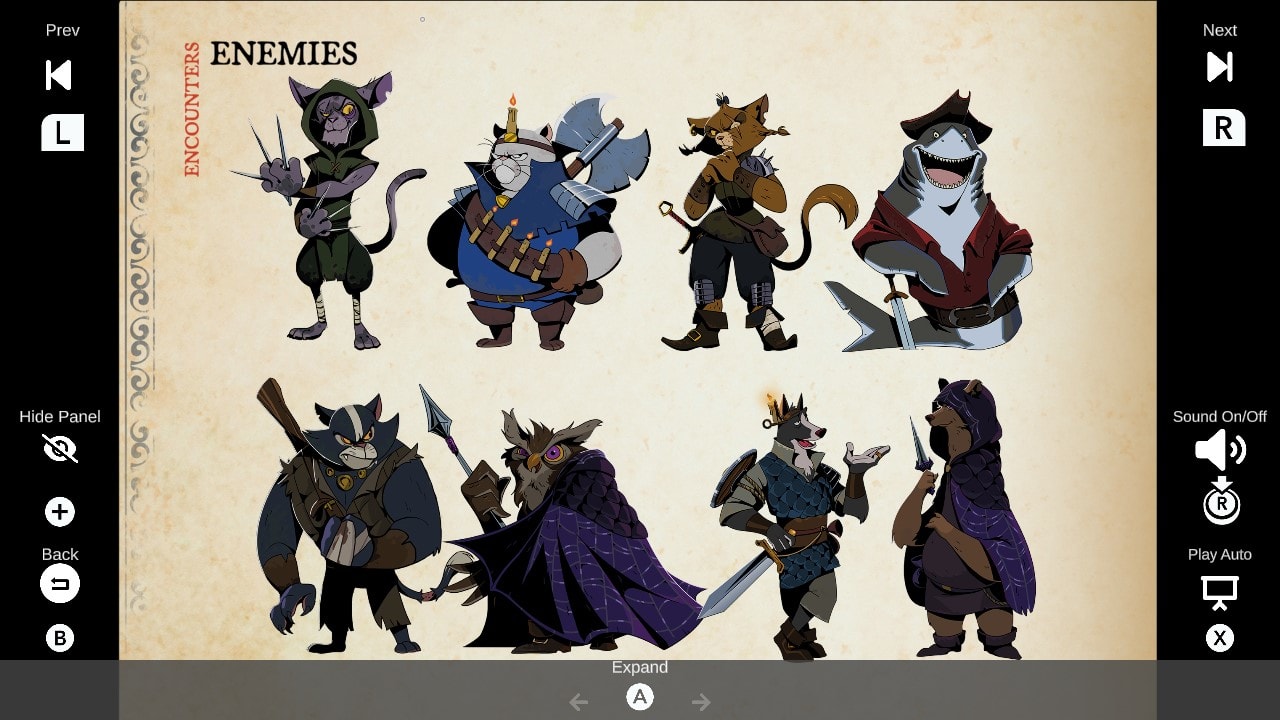This screenshot has width=1280, height=720.
Task: Click the L shoulder button icon
Action: (62, 132)
